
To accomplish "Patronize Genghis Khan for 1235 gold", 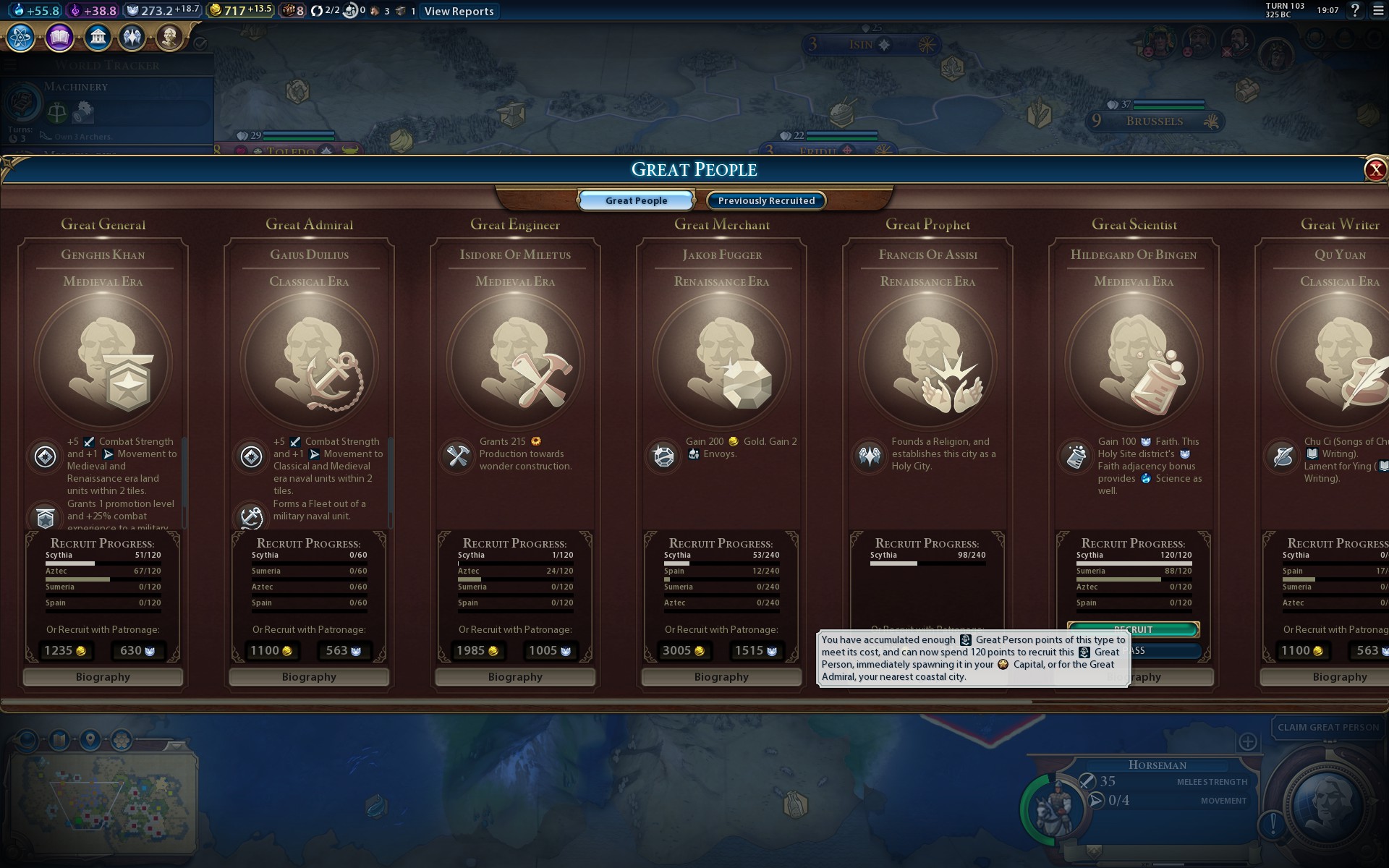I will (66, 651).
